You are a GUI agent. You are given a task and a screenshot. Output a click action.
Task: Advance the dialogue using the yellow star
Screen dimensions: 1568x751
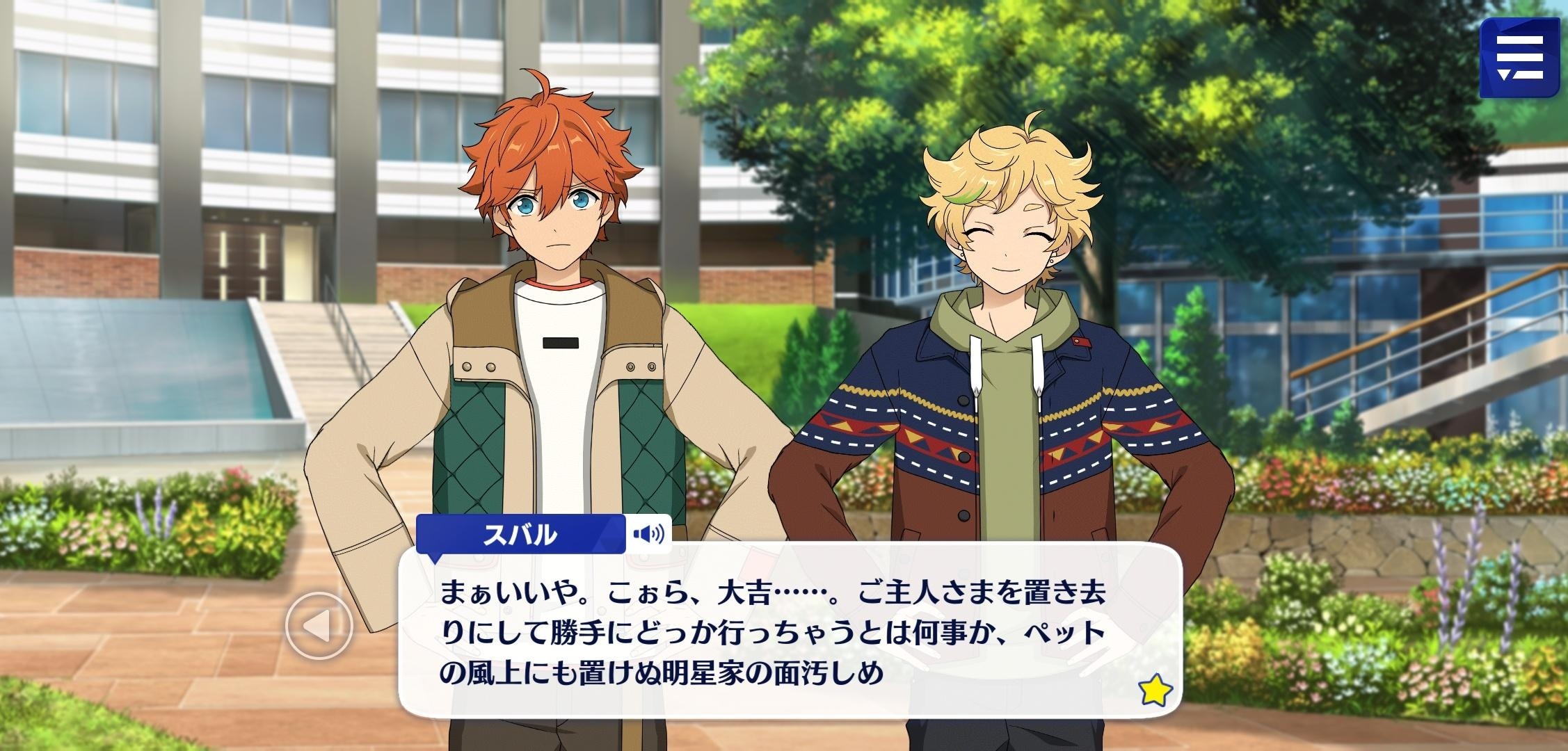[1155, 691]
